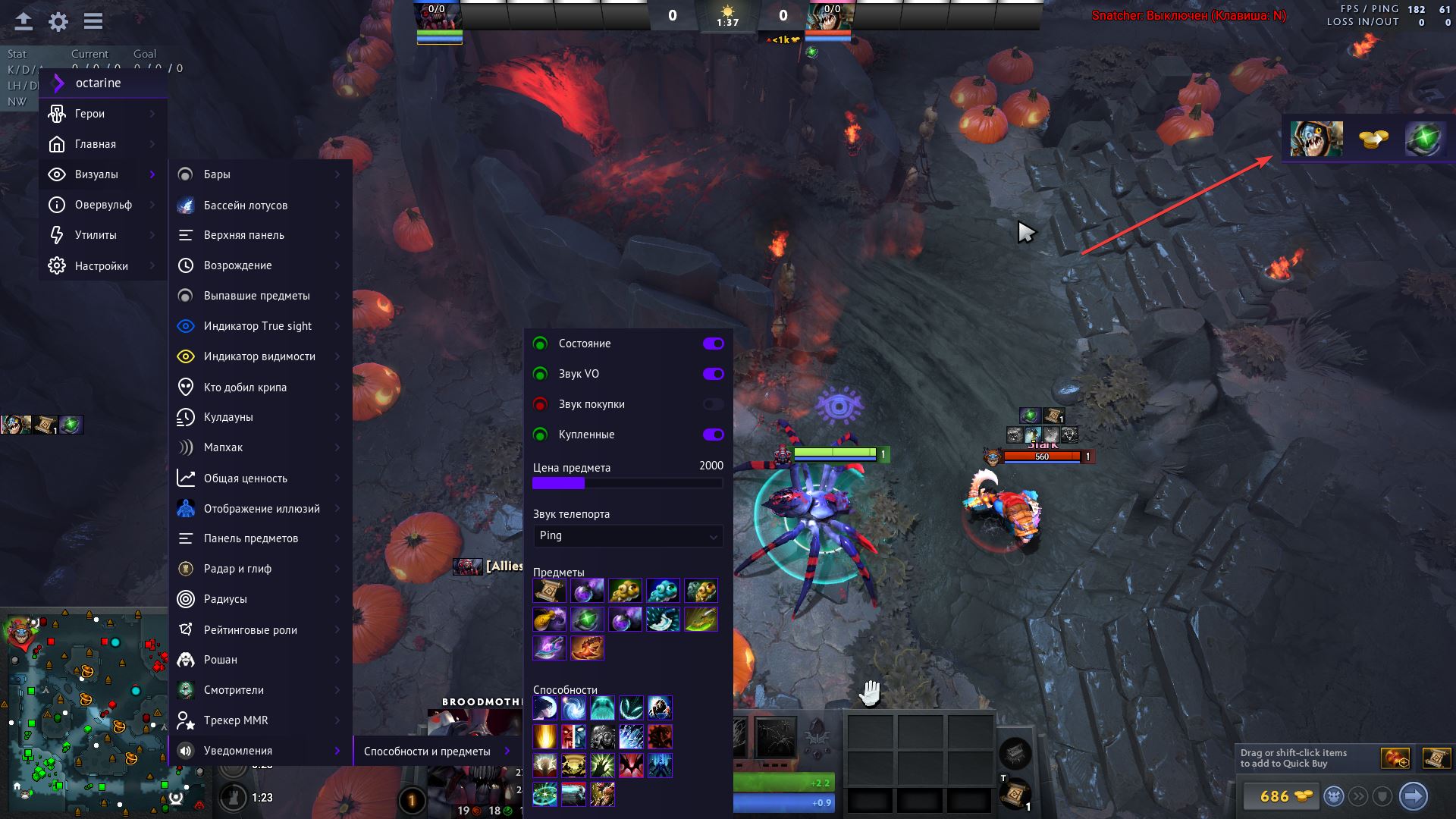Open the Главная menu section
Viewport: 1456px width, 819px height.
pyautogui.click(x=96, y=144)
